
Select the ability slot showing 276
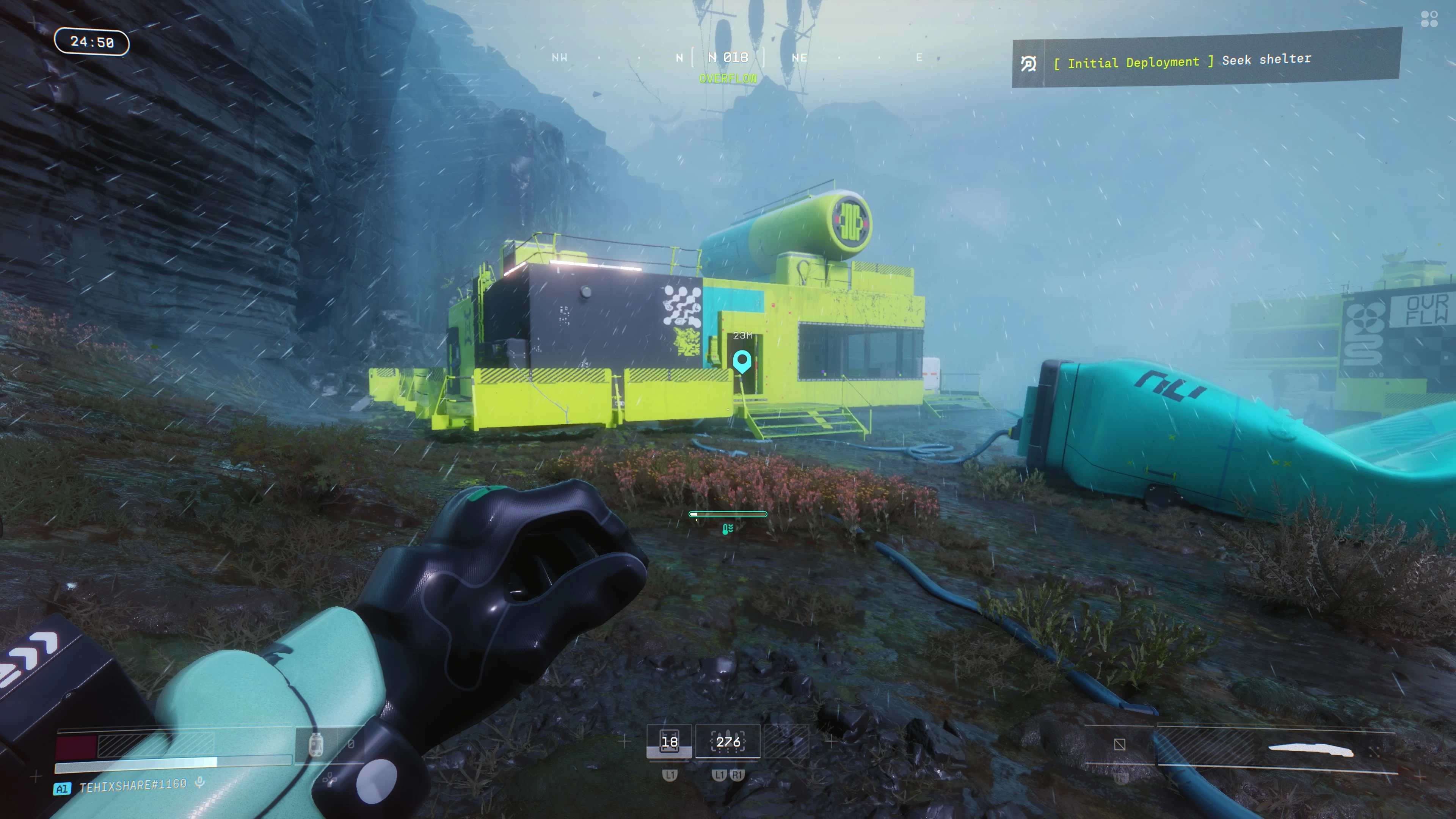[728, 742]
